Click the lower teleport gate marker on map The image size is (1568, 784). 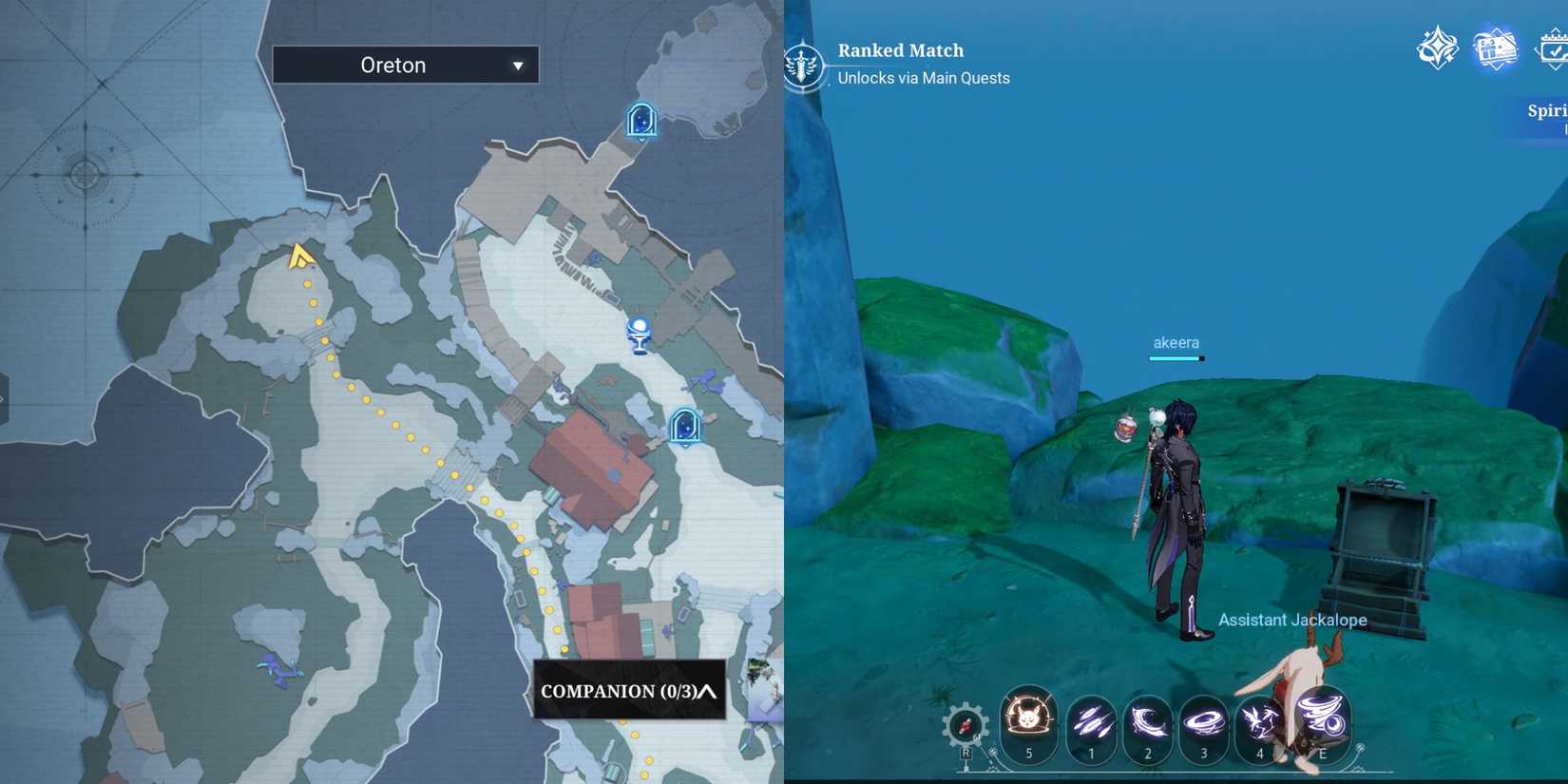(x=683, y=427)
